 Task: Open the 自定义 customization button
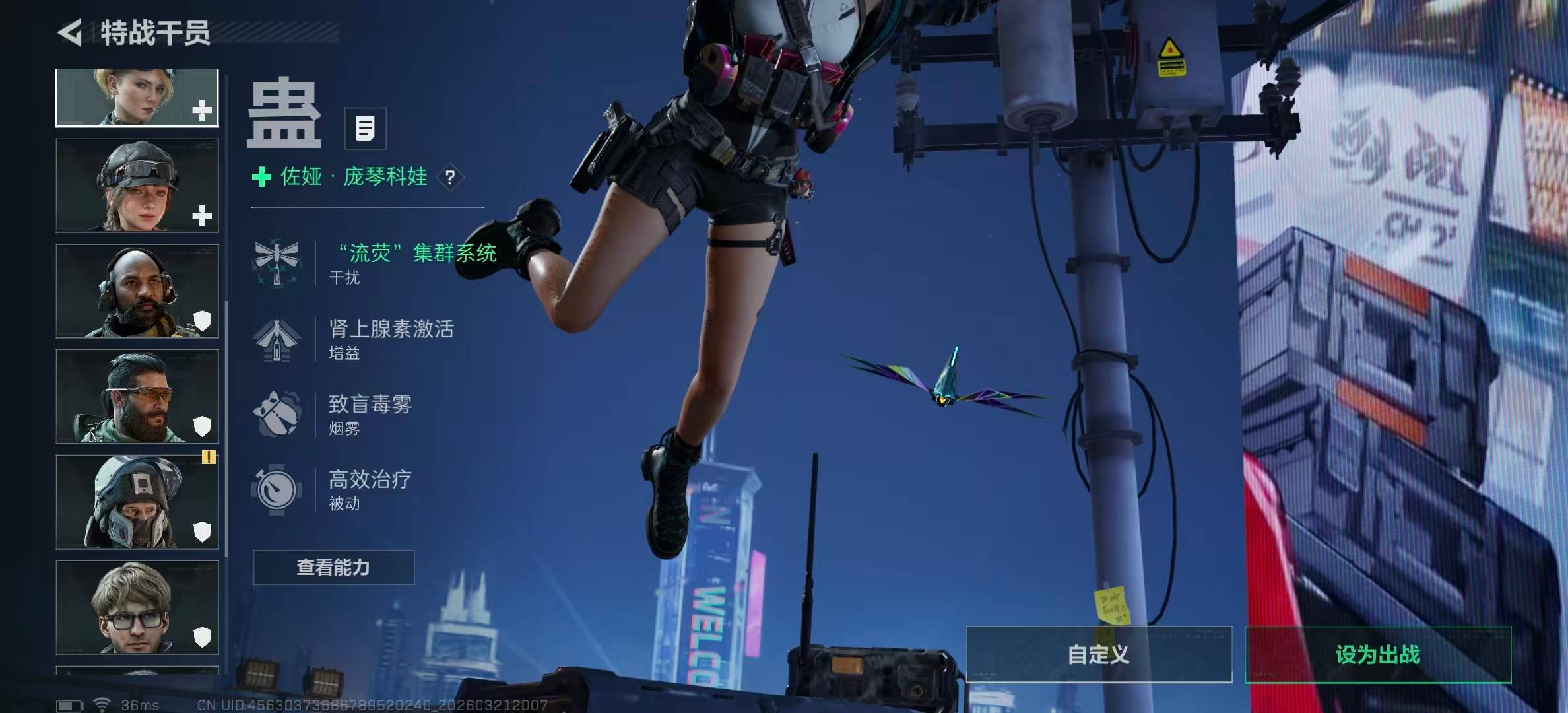pos(1099,654)
